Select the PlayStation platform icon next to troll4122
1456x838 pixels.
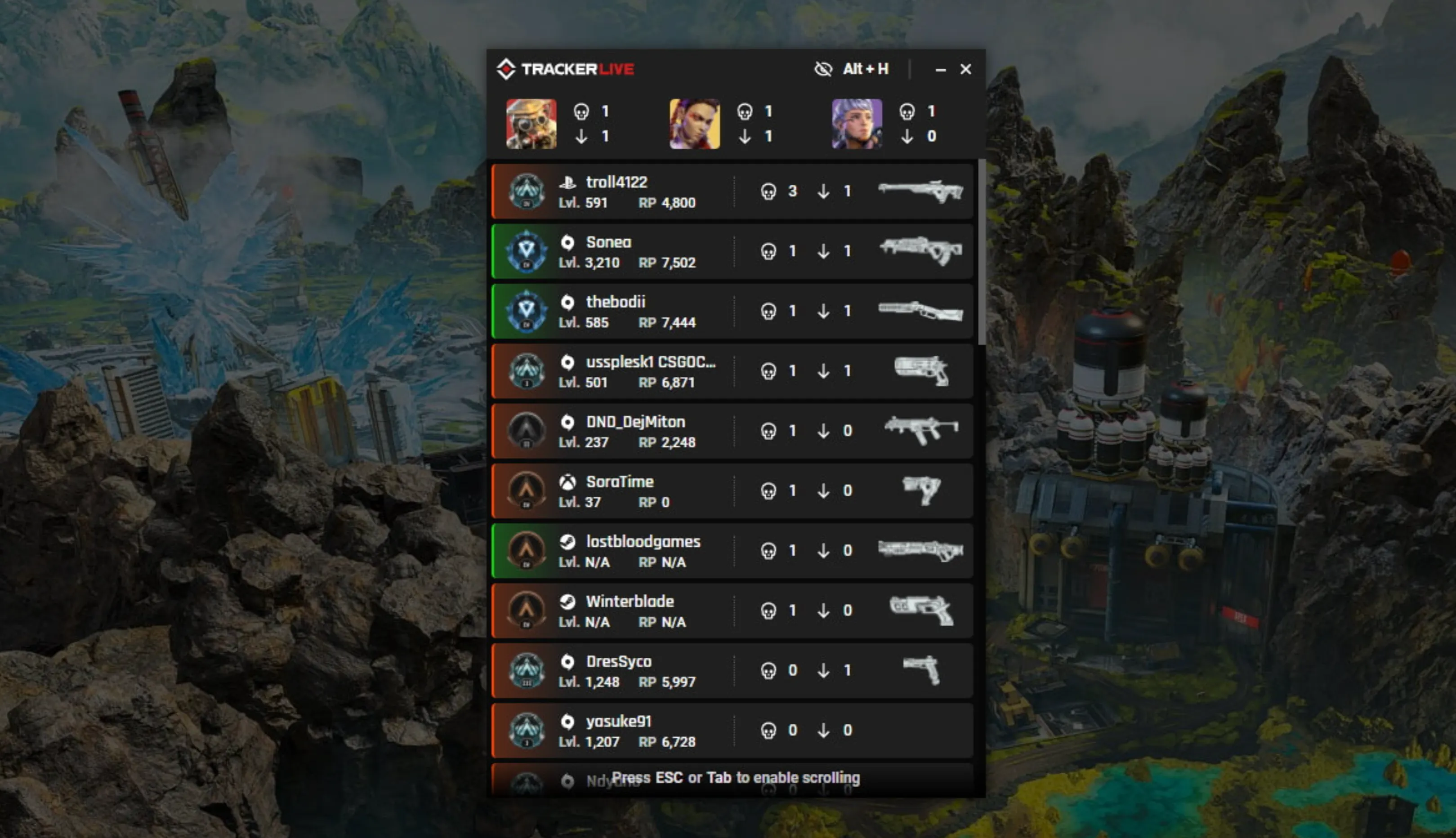pos(568,183)
